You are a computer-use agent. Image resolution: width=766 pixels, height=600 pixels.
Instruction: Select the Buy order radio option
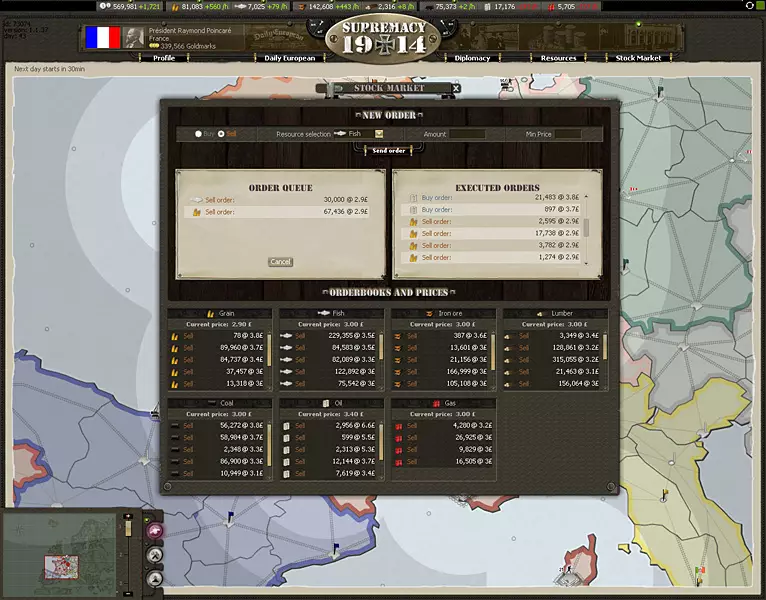tap(198, 133)
